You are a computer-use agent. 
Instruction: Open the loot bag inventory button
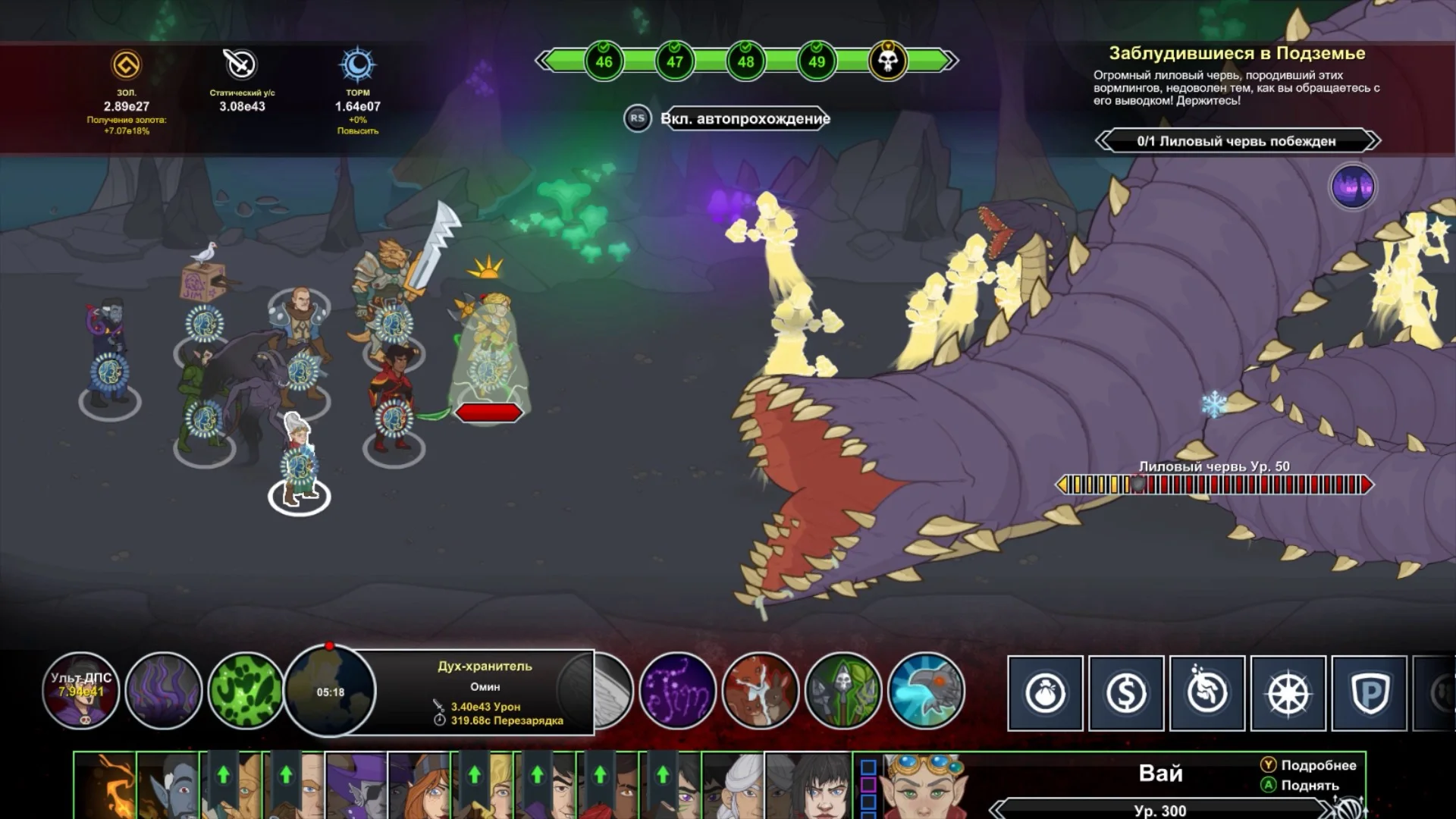click(x=1046, y=693)
